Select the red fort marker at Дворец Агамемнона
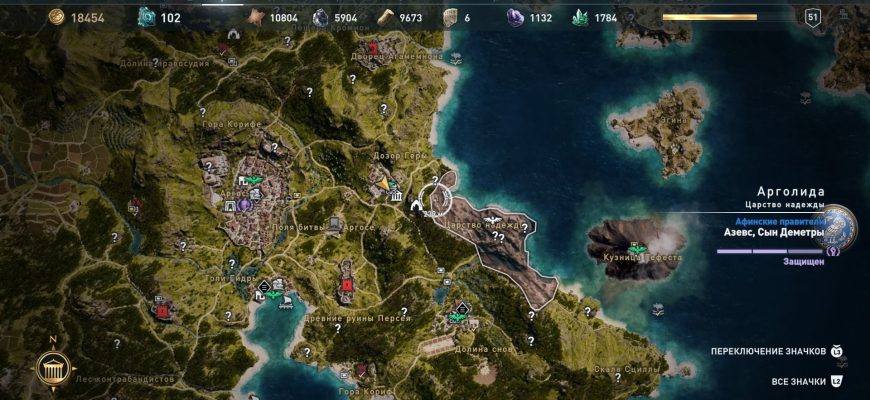This screenshot has width=870, height=400. tap(374, 48)
